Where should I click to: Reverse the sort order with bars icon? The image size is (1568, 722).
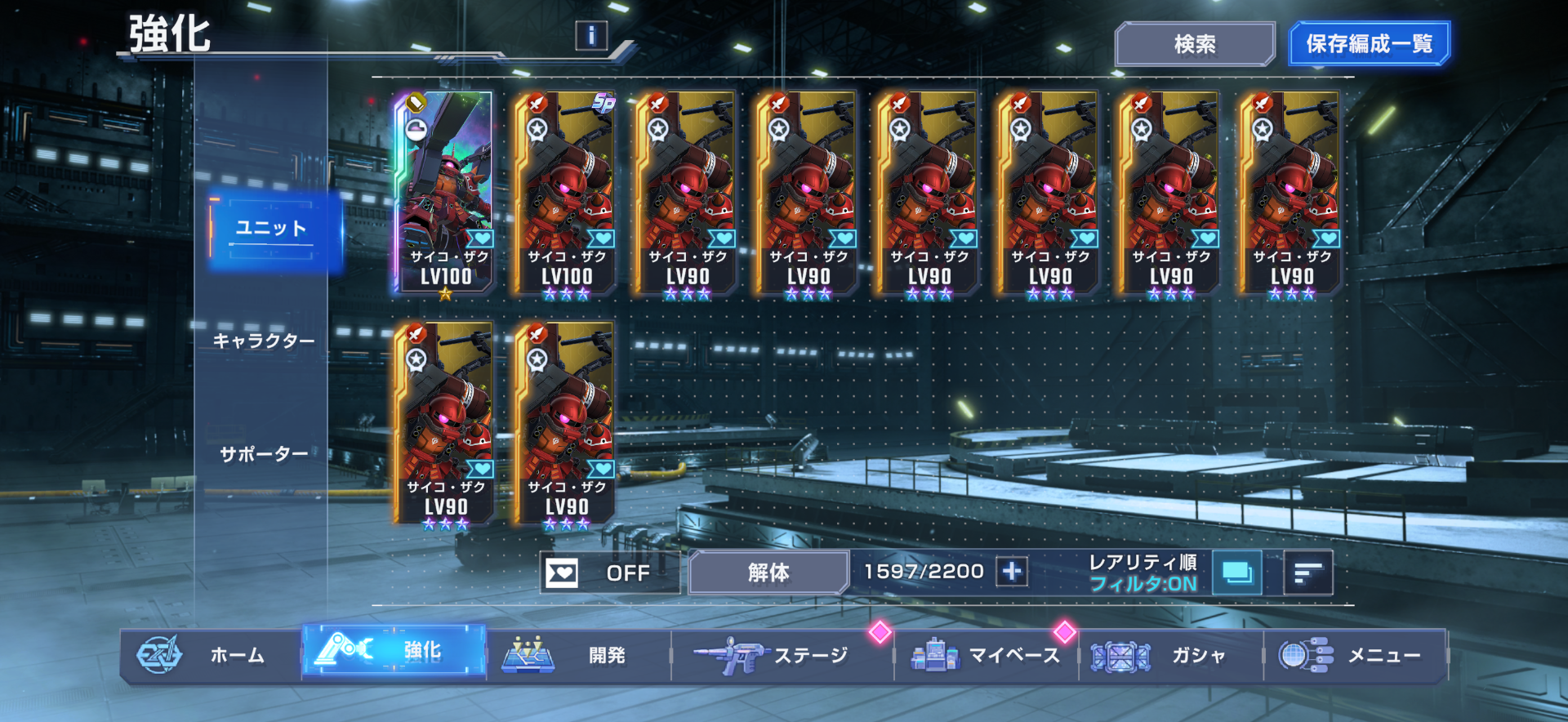1308,573
